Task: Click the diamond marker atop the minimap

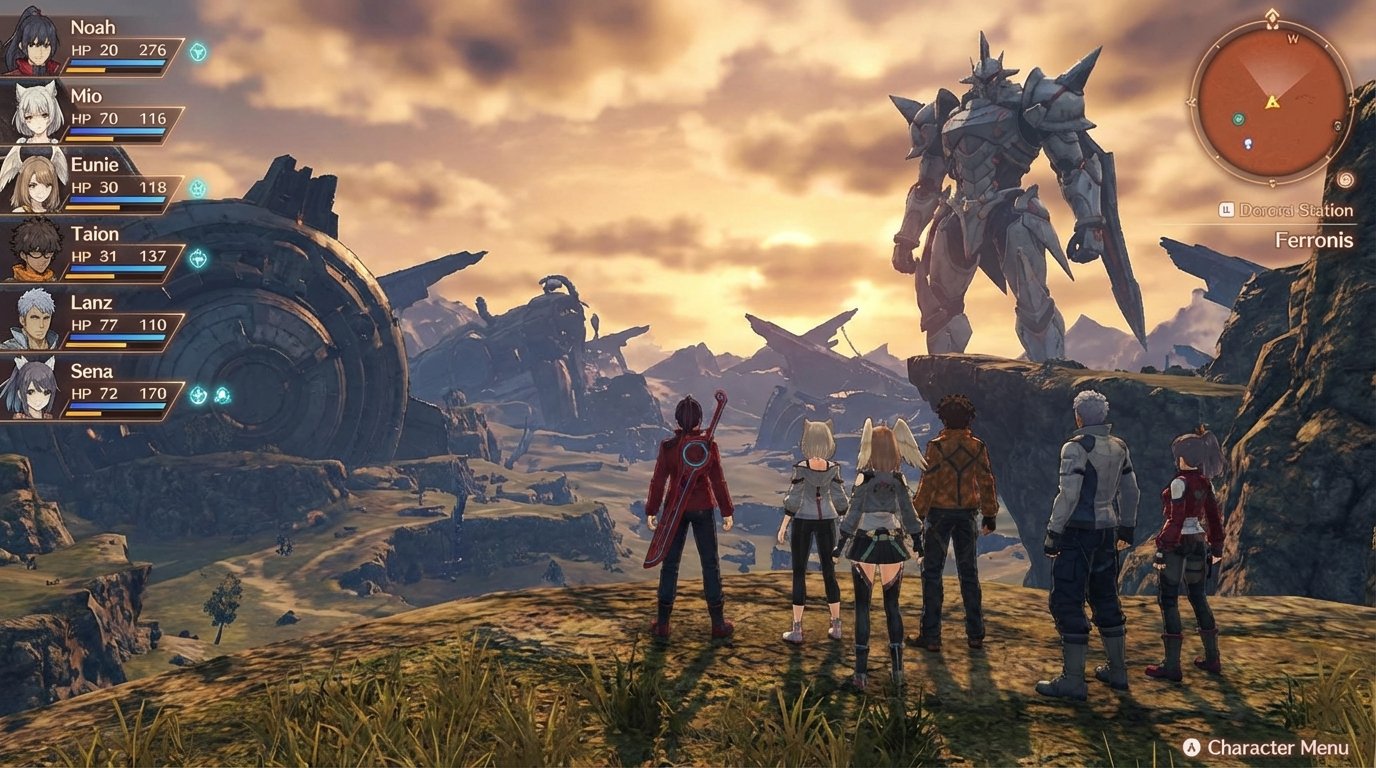Action: 1270,15
